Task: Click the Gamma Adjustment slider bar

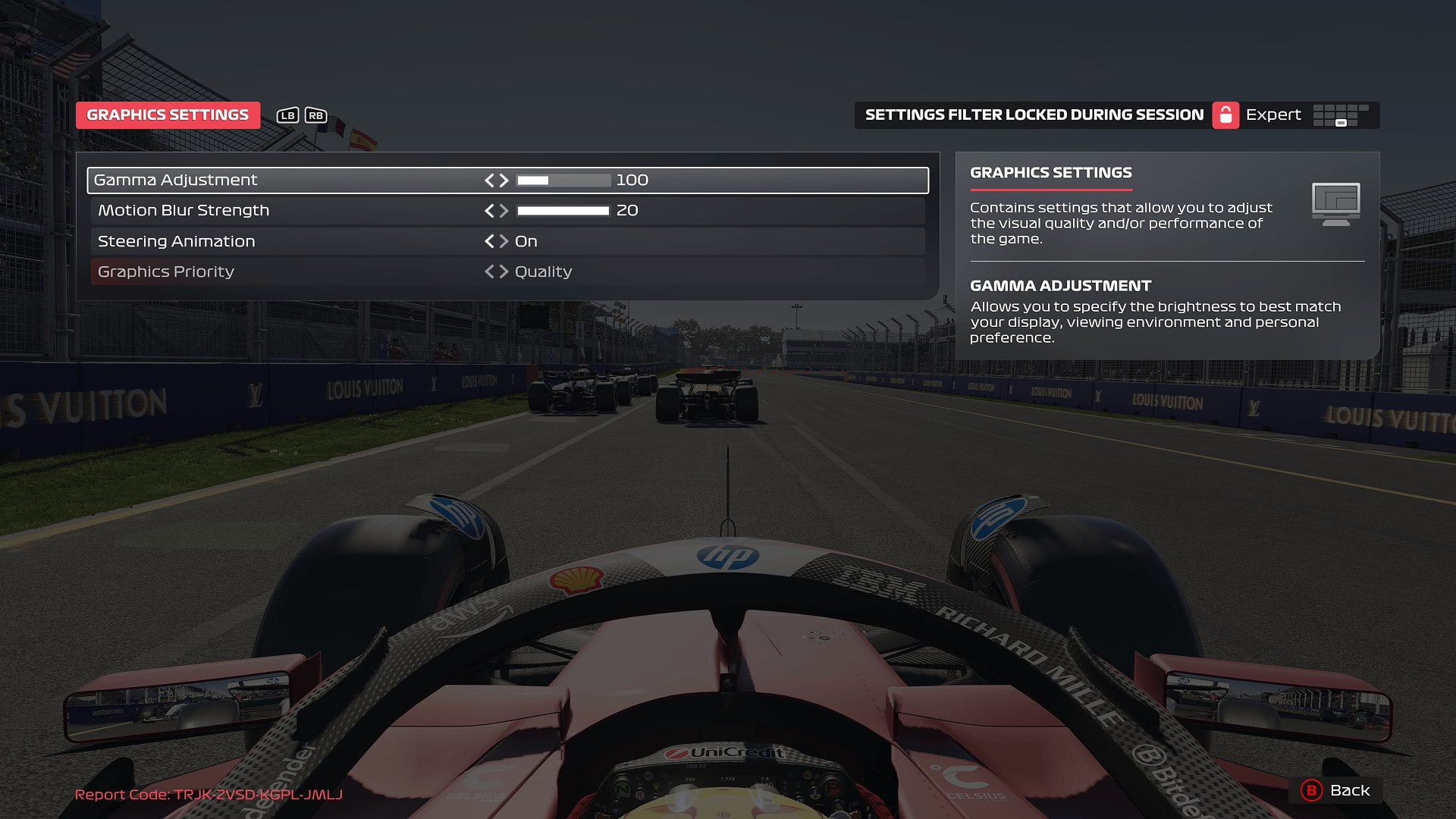Action: [x=562, y=180]
